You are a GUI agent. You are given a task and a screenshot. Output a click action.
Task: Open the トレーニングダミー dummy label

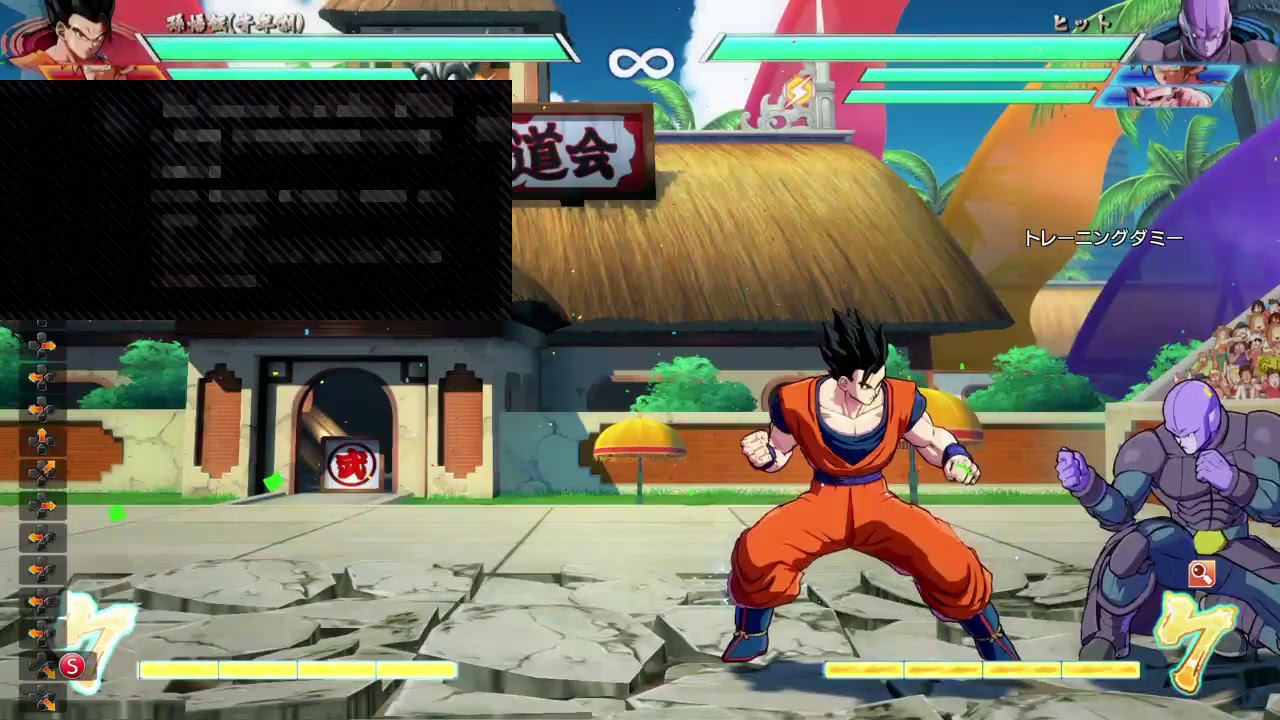click(1103, 238)
